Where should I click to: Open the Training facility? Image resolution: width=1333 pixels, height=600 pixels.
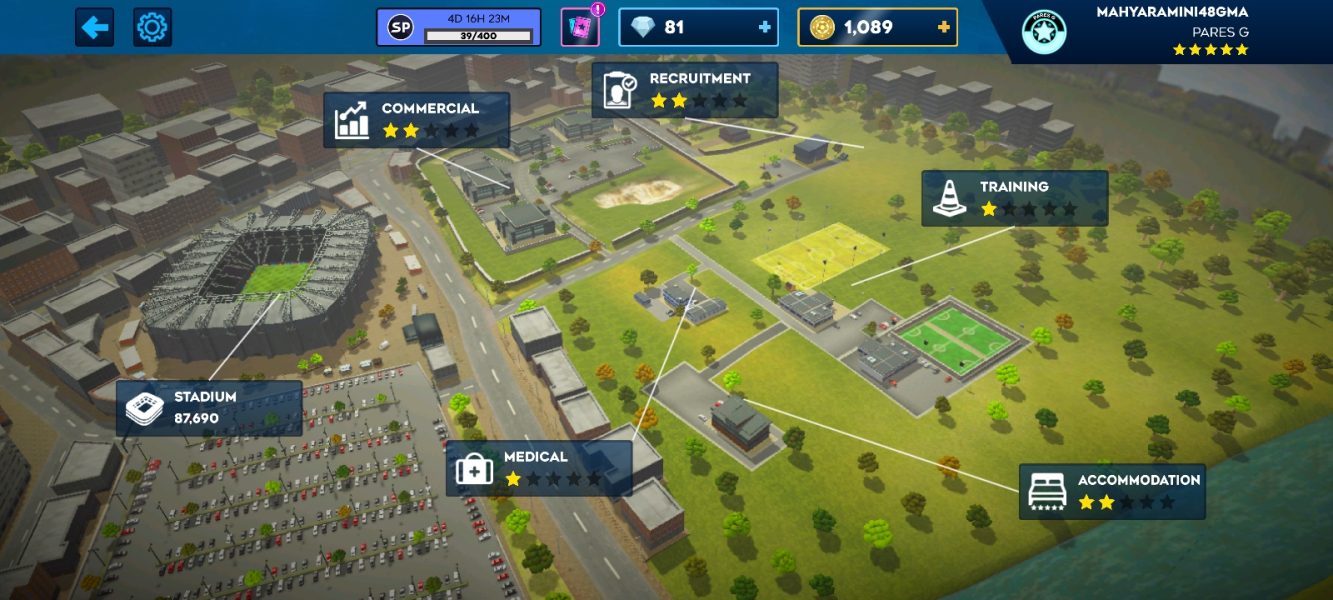click(1014, 198)
